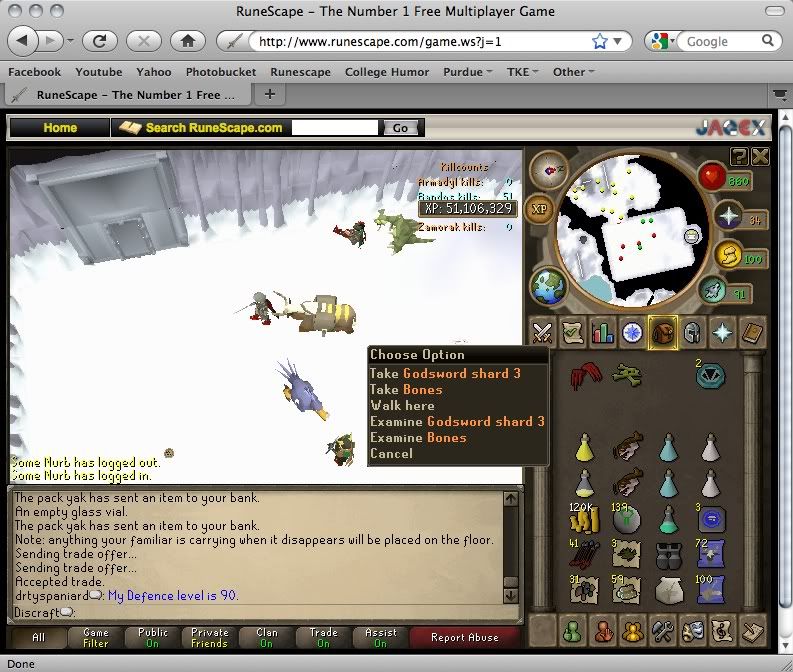The height and width of the screenshot is (672, 793).
Task: Toggle run using the boot energy orb
Action: 712,290
